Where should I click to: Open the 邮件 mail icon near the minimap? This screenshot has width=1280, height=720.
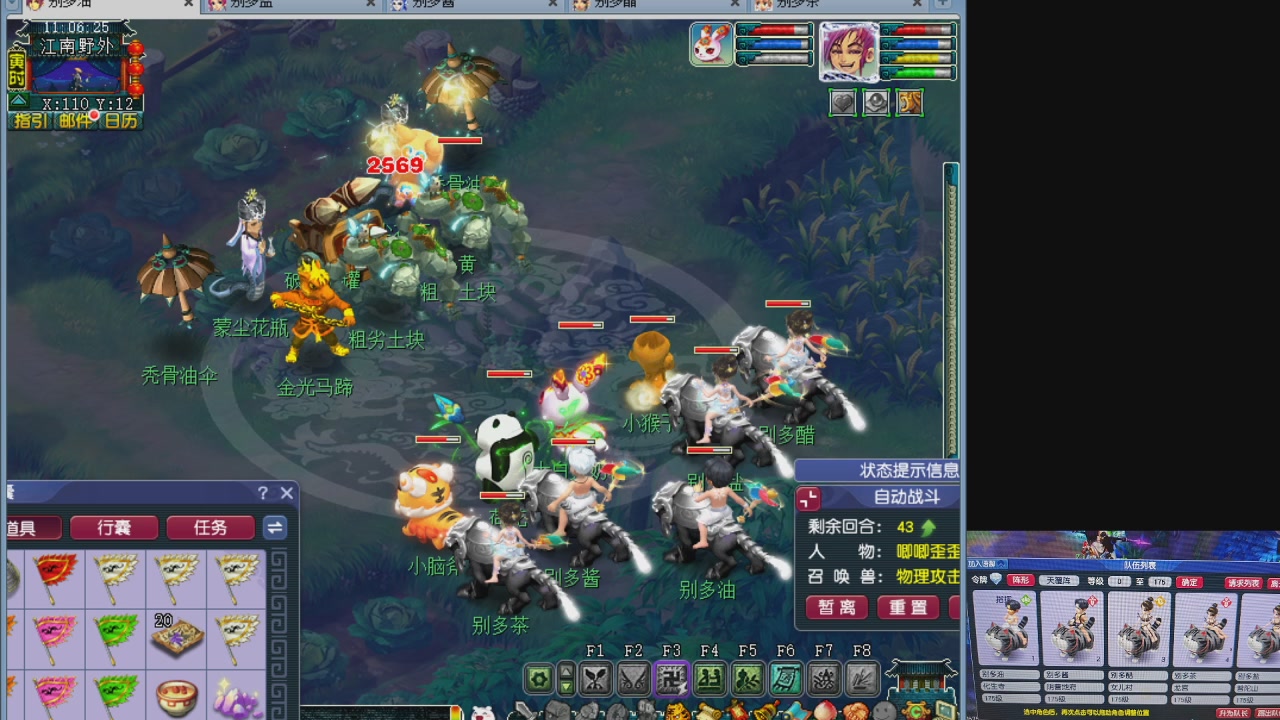[75, 121]
